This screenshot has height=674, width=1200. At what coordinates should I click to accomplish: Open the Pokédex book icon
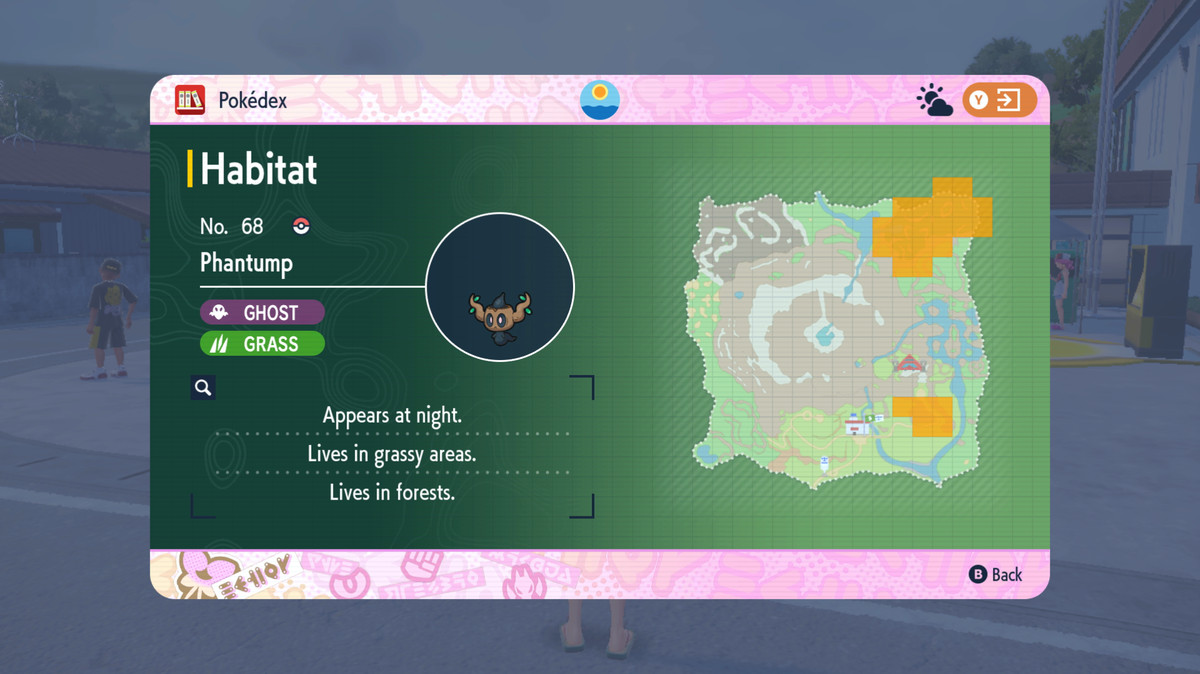pyautogui.click(x=190, y=100)
